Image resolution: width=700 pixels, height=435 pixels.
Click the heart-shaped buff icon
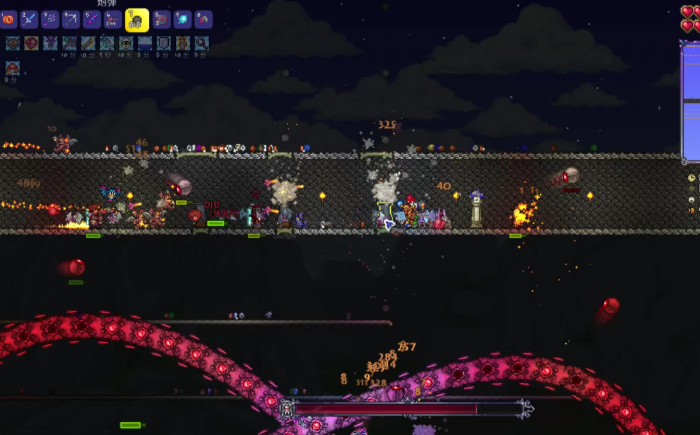[30, 43]
